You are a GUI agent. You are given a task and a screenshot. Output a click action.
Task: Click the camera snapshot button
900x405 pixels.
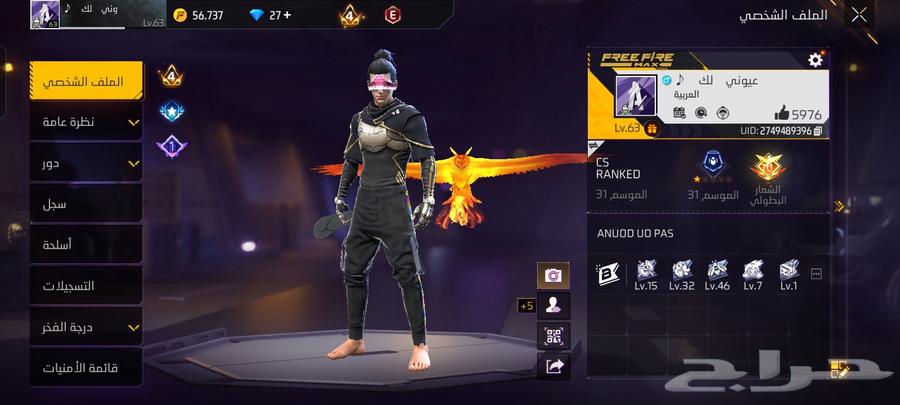click(552, 275)
